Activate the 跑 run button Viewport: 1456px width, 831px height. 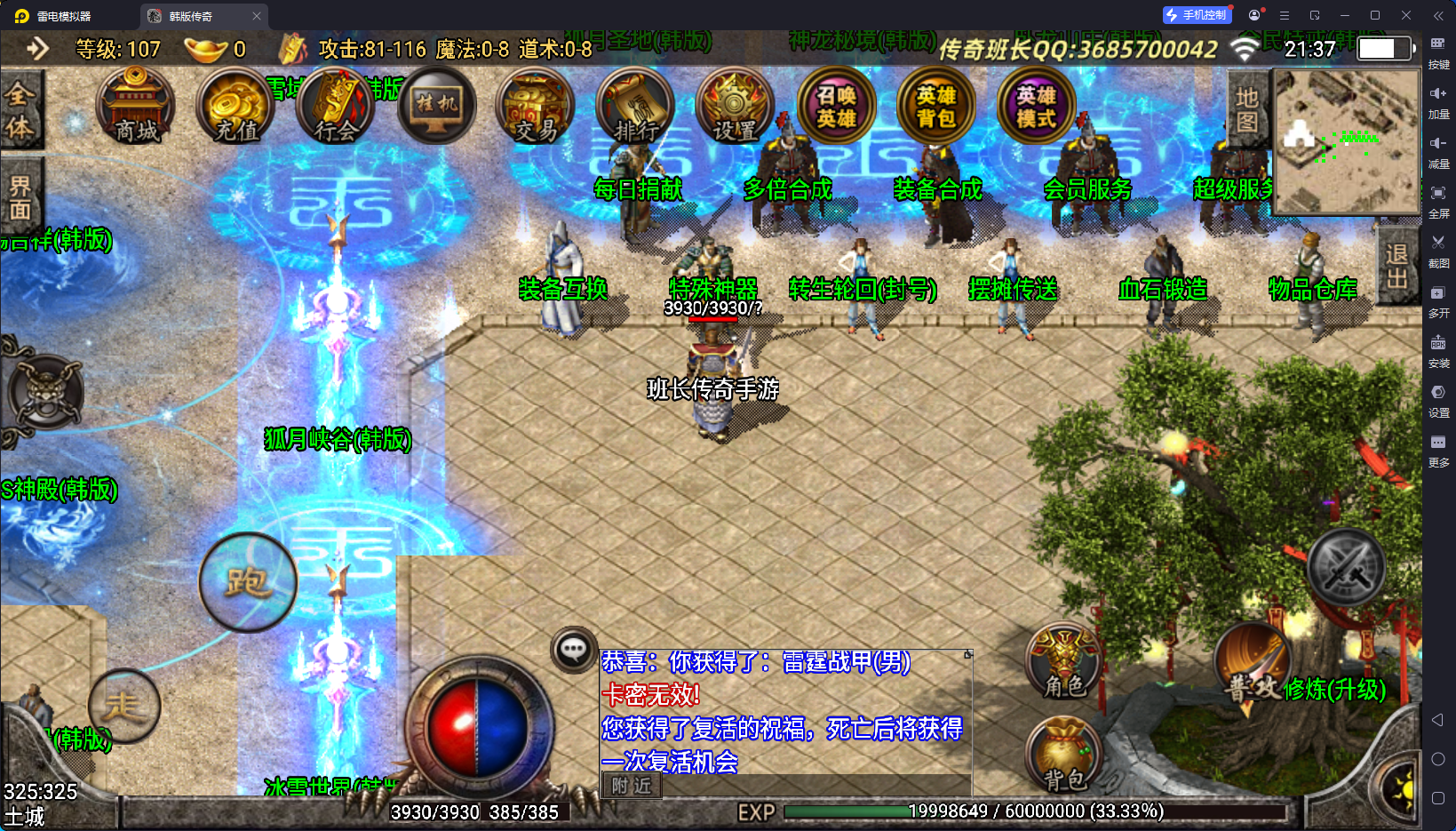(248, 582)
